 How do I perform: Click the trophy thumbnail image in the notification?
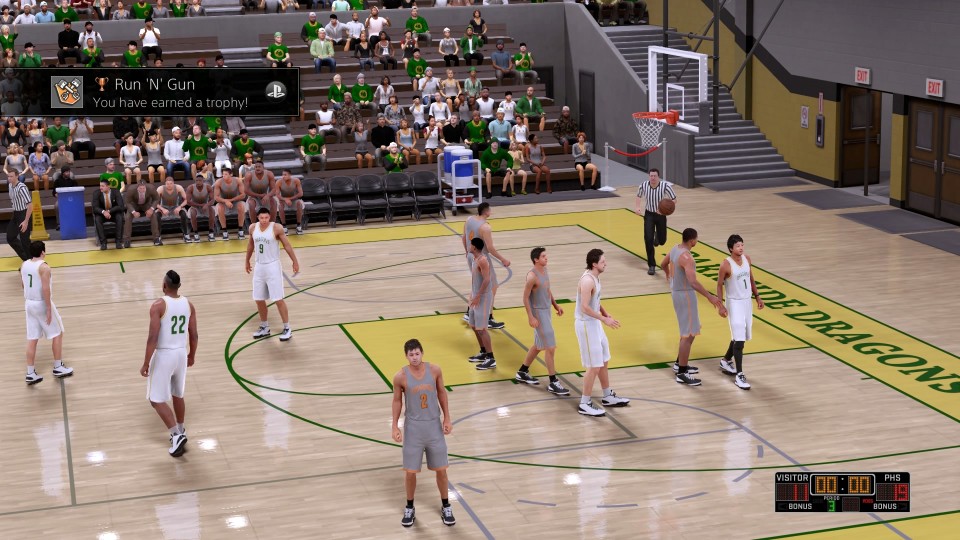coord(67,92)
